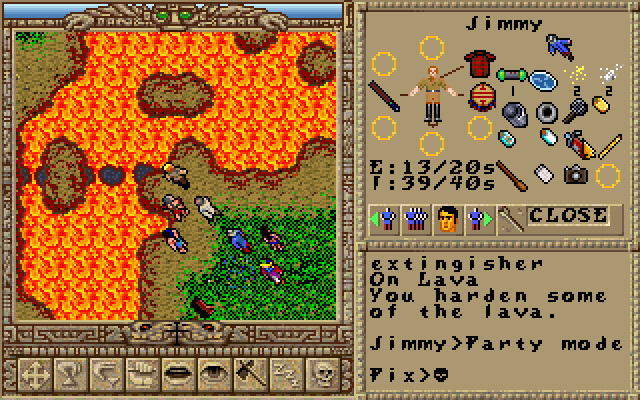Select the wooden club in the inventory
This screenshot has width=640, height=400.
pyautogui.click(x=511, y=177)
